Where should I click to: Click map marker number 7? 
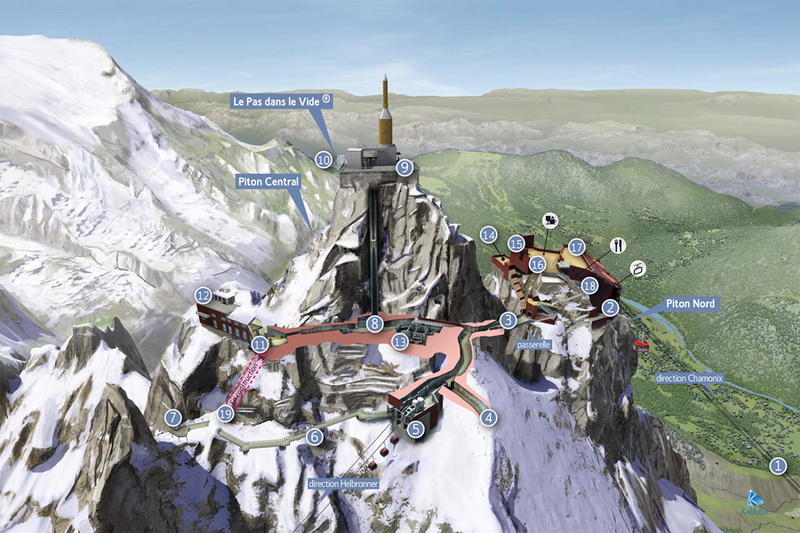pos(174,418)
